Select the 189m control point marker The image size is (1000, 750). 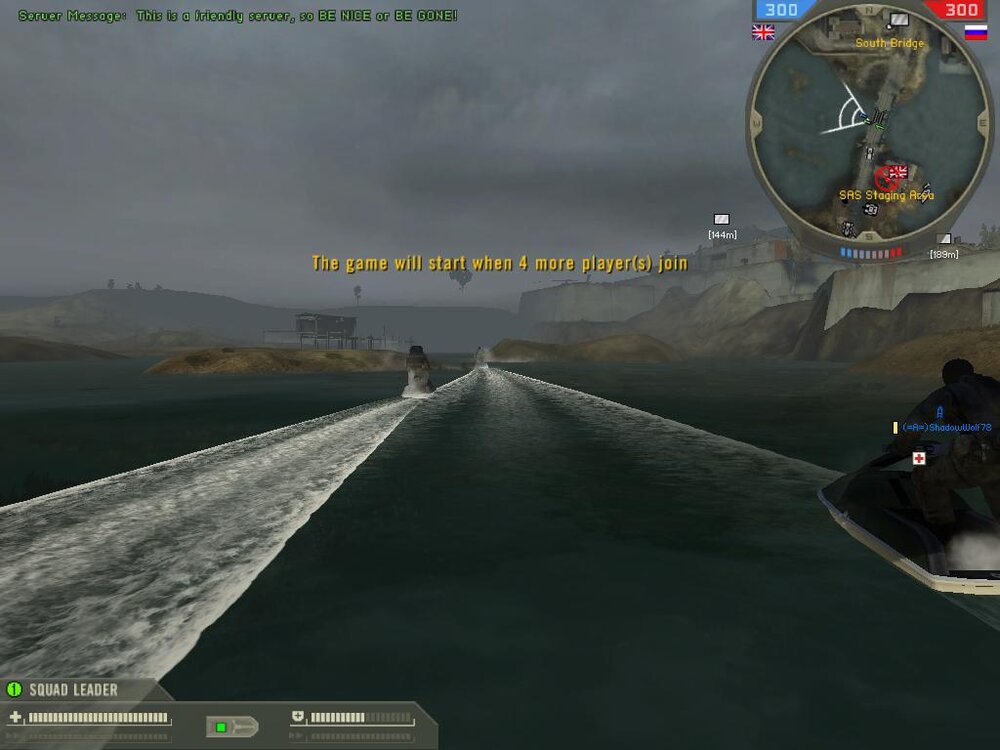944,239
